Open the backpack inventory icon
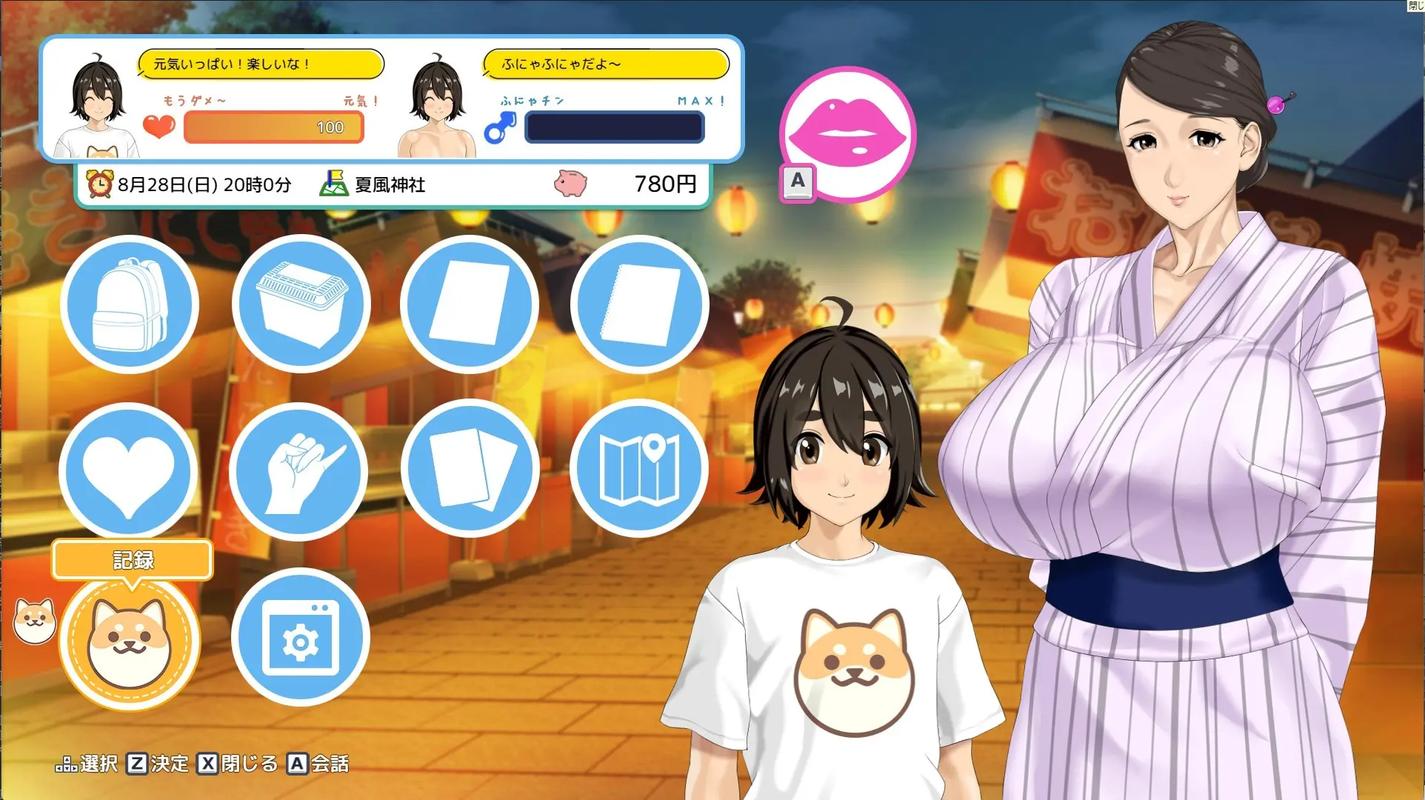 [130, 305]
